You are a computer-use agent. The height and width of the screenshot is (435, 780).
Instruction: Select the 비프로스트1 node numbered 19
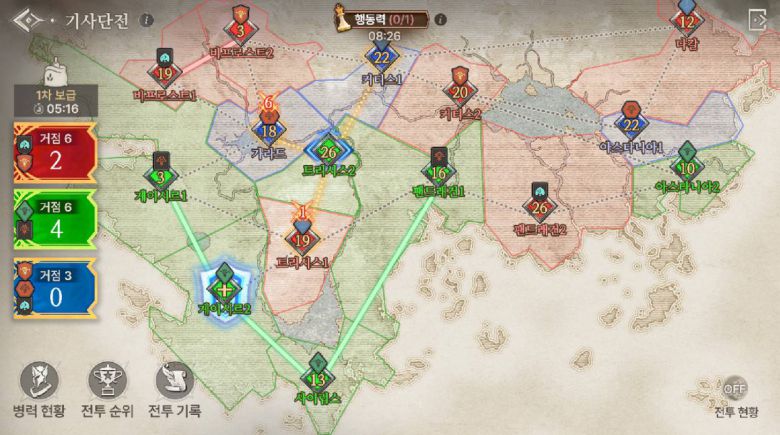(165, 73)
